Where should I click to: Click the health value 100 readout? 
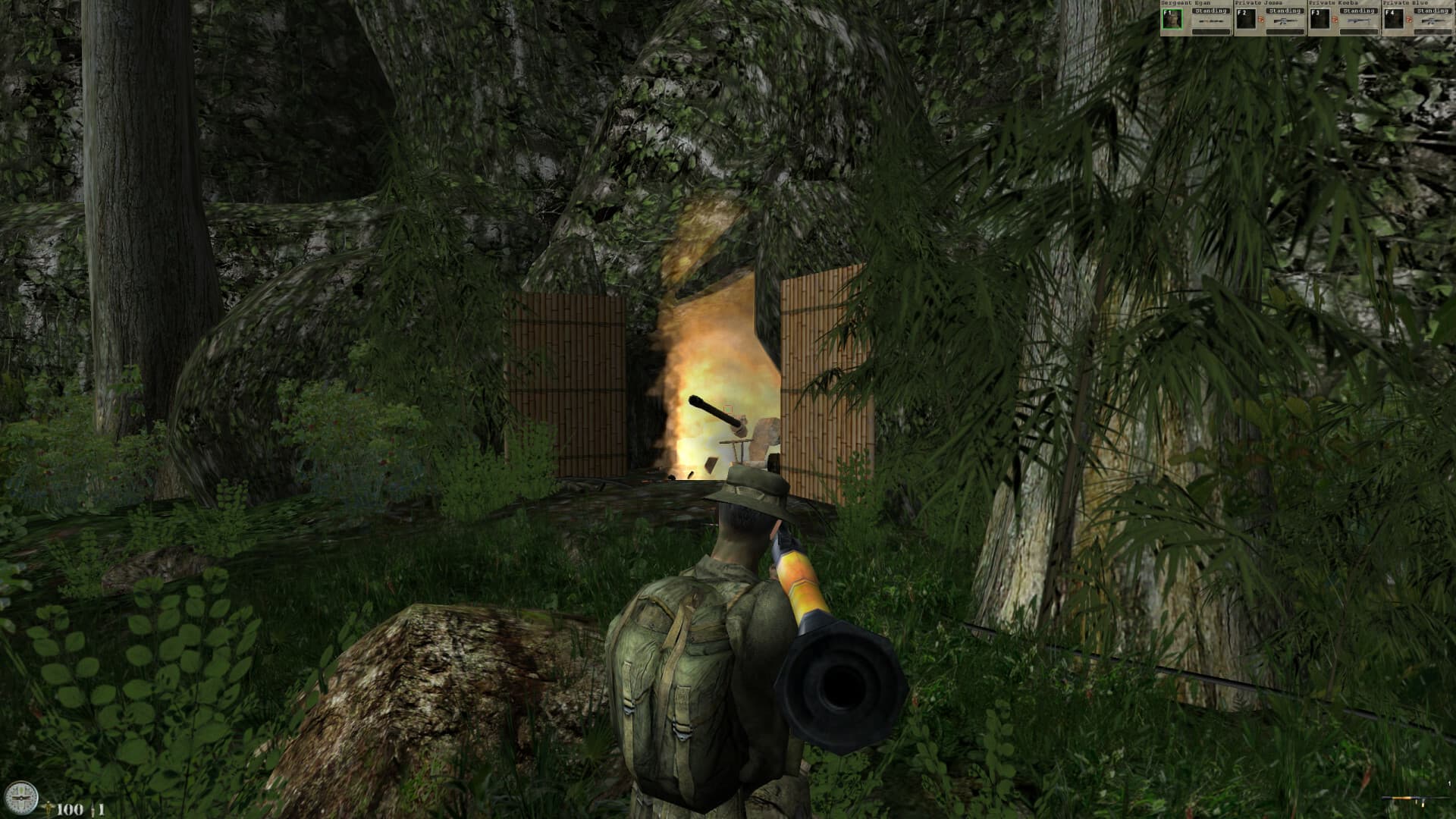click(x=70, y=809)
